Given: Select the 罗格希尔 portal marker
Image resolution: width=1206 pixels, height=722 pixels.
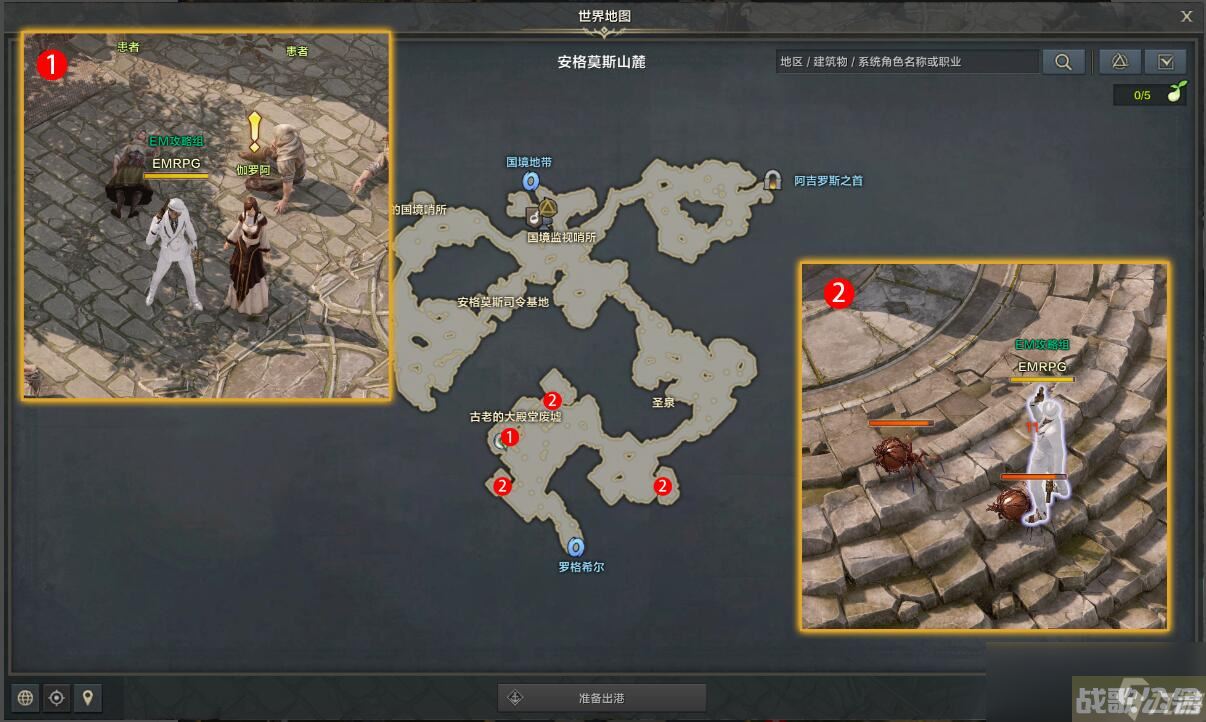Looking at the screenshot, I should click(575, 547).
